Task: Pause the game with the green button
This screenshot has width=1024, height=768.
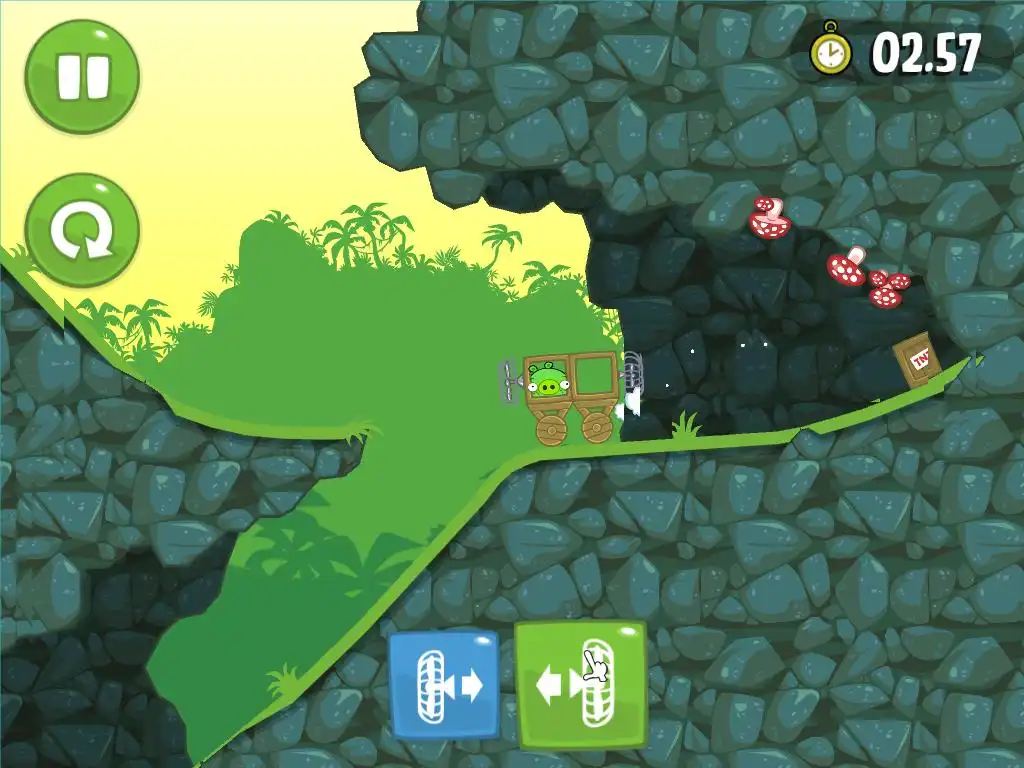Action: coord(82,77)
